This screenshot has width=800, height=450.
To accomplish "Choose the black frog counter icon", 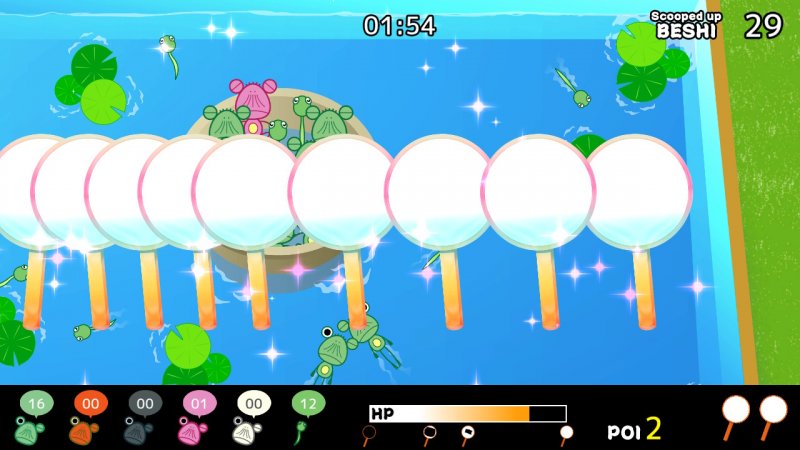I will [144, 416].
